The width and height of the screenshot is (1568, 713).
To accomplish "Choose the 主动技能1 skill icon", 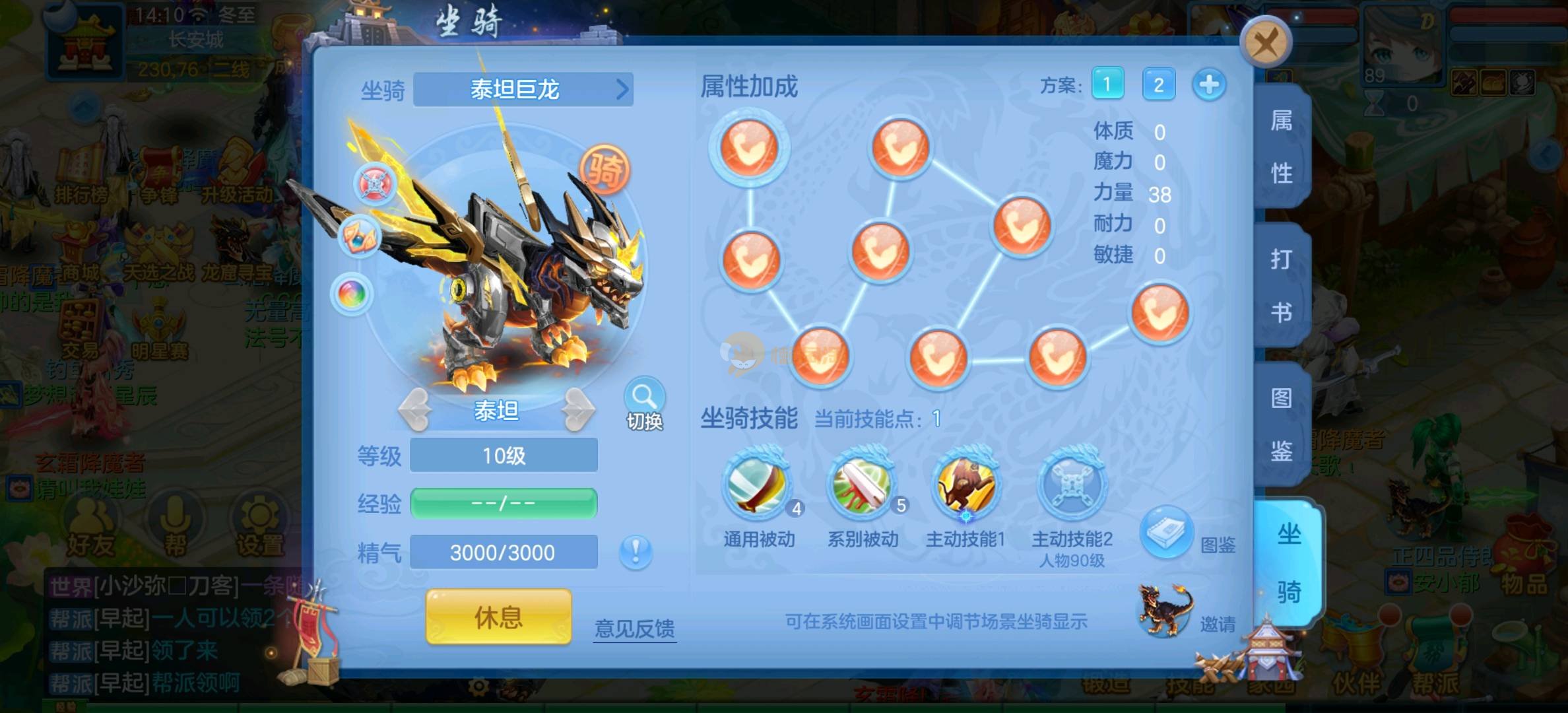I will click(965, 485).
